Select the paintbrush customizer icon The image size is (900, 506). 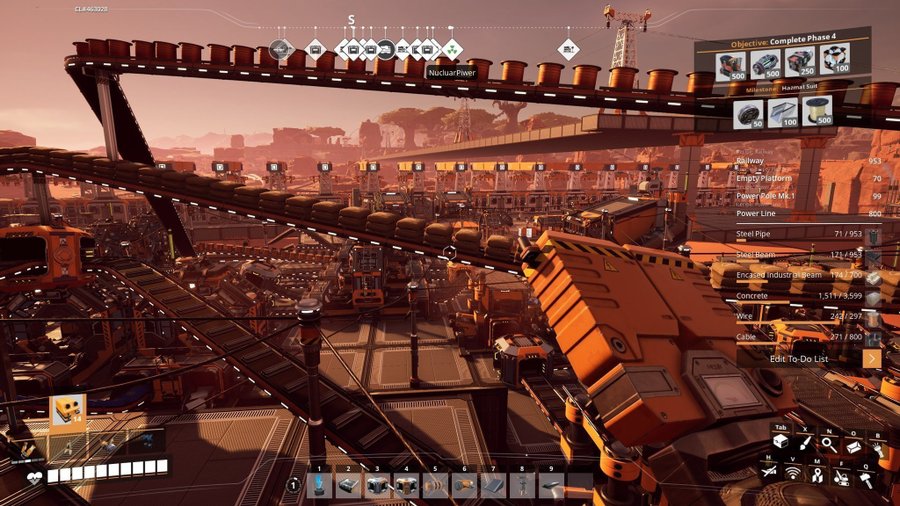click(x=803, y=445)
